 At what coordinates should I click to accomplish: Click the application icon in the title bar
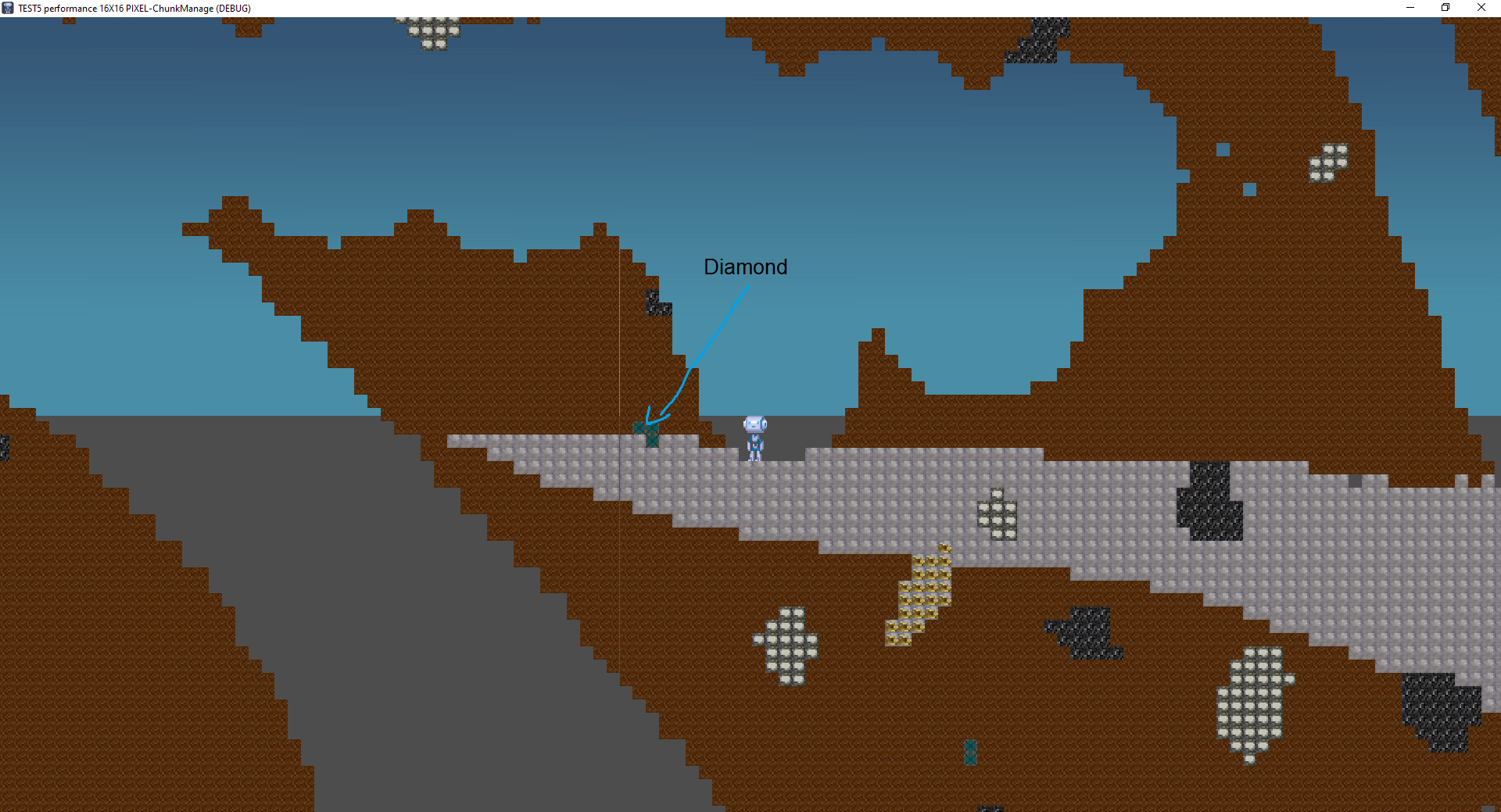(6, 8)
